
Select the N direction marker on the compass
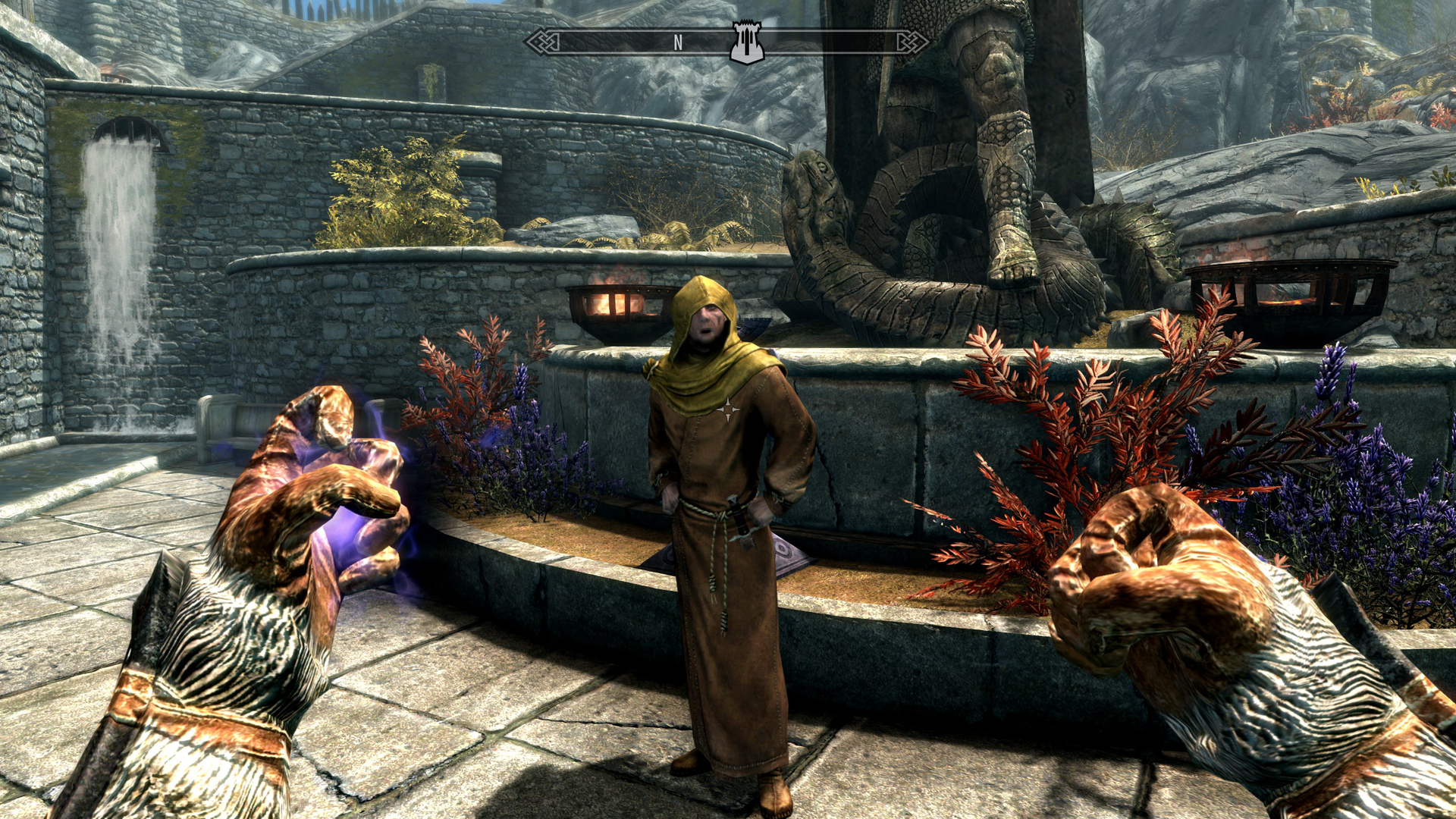pos(677,43)
